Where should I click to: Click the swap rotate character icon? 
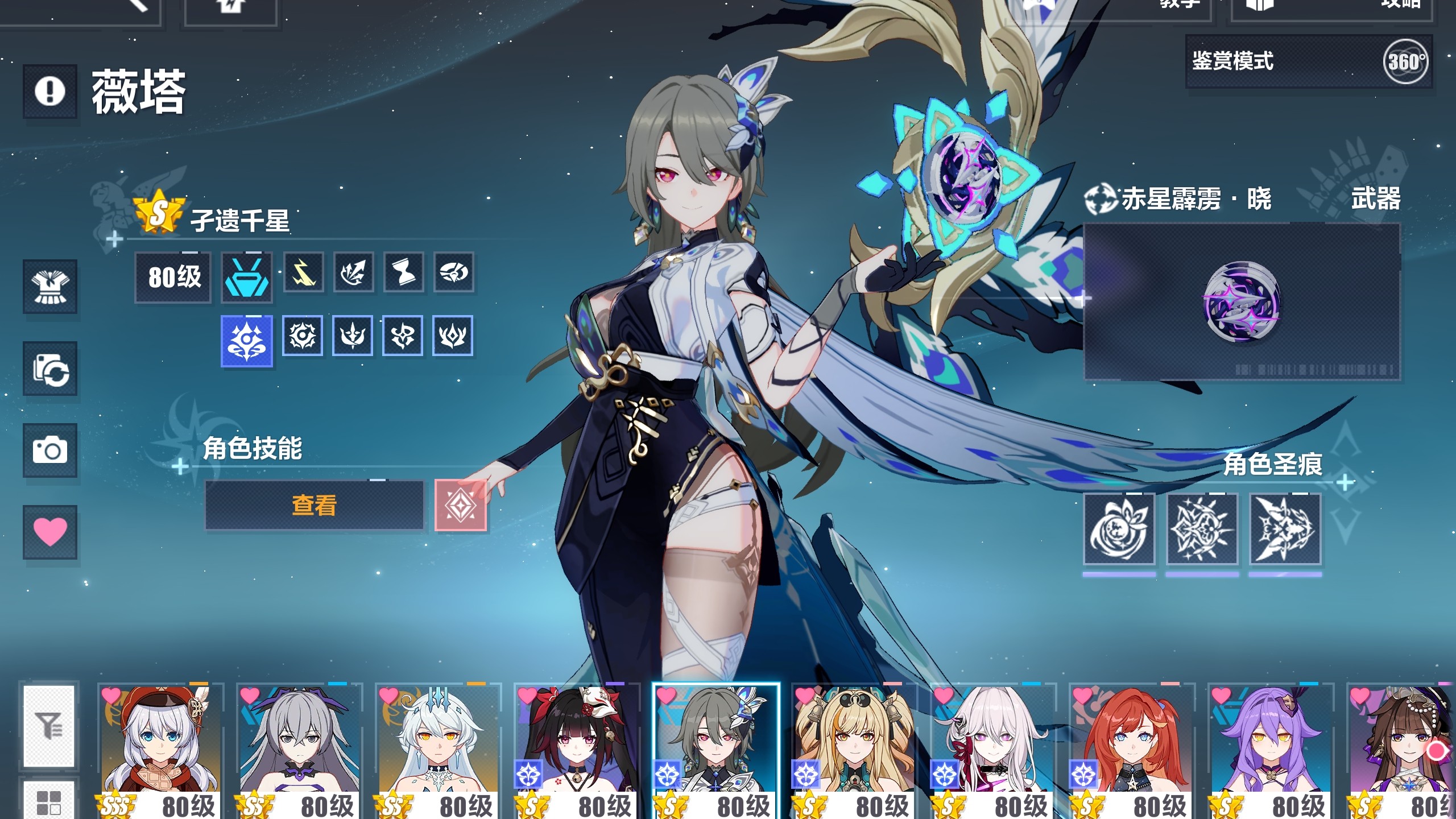coord(50,369)
